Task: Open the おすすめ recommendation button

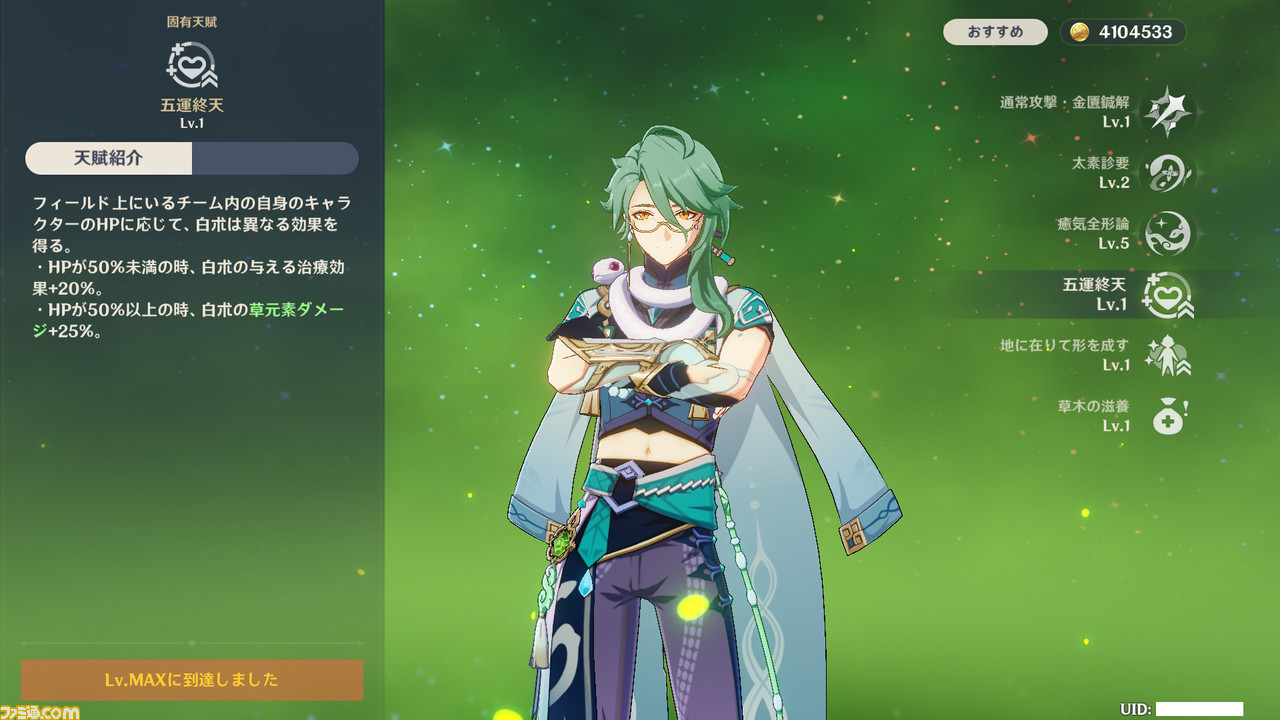Action: pos(995,32)
